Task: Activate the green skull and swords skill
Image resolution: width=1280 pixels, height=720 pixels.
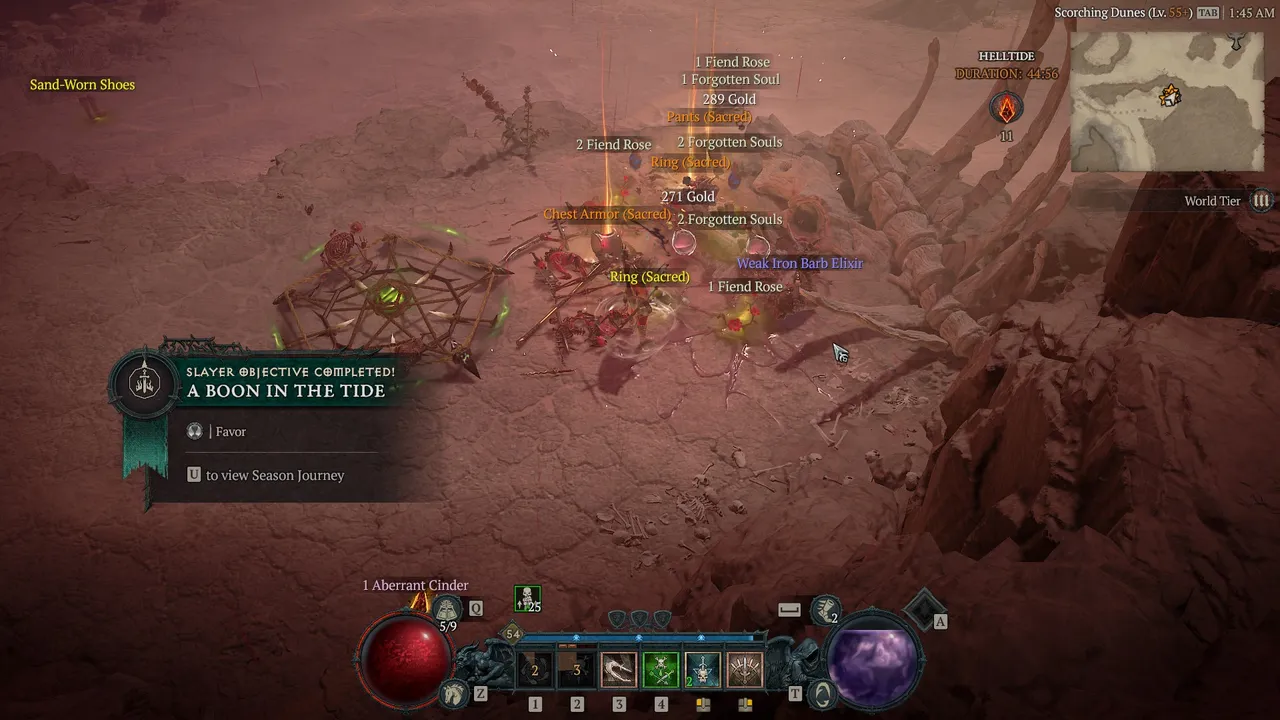Action: click(x=660, y=671)
